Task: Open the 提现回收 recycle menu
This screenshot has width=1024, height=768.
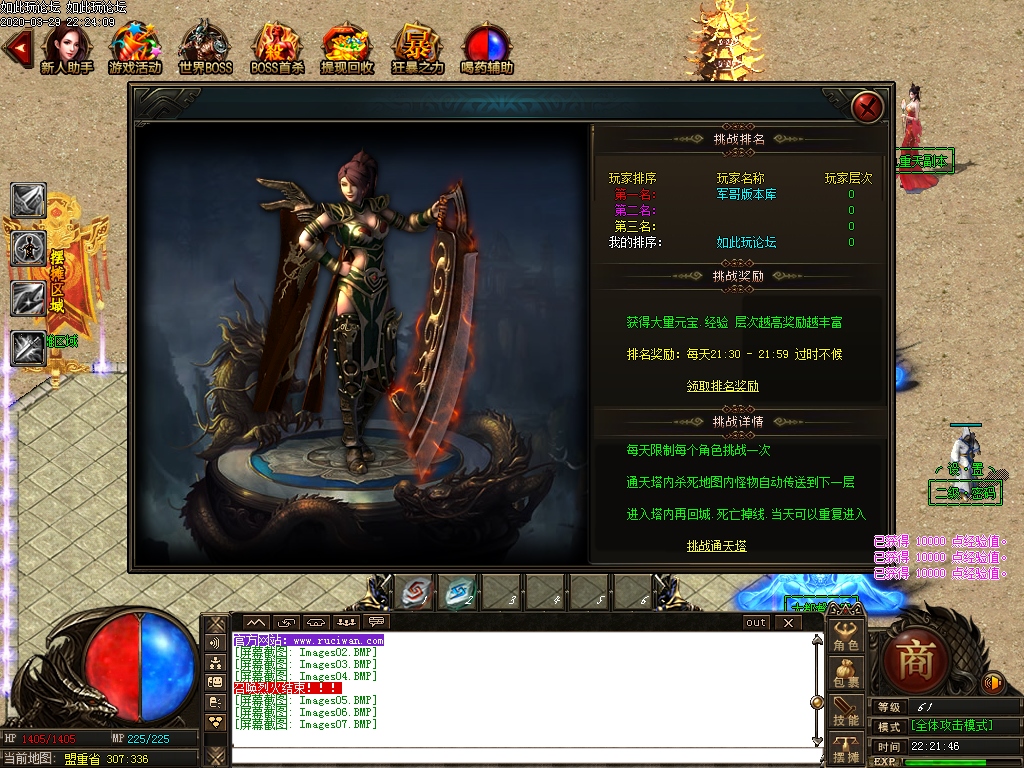Action: coord(347,47)
